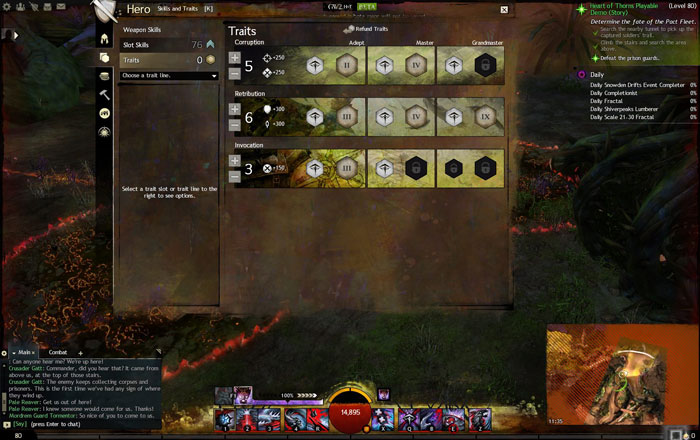Image resolution: width=700 pixels, height=440 pixels.
Task: Click the locked Corruption Grandmaster trait slot
Action: coord(486,66)
